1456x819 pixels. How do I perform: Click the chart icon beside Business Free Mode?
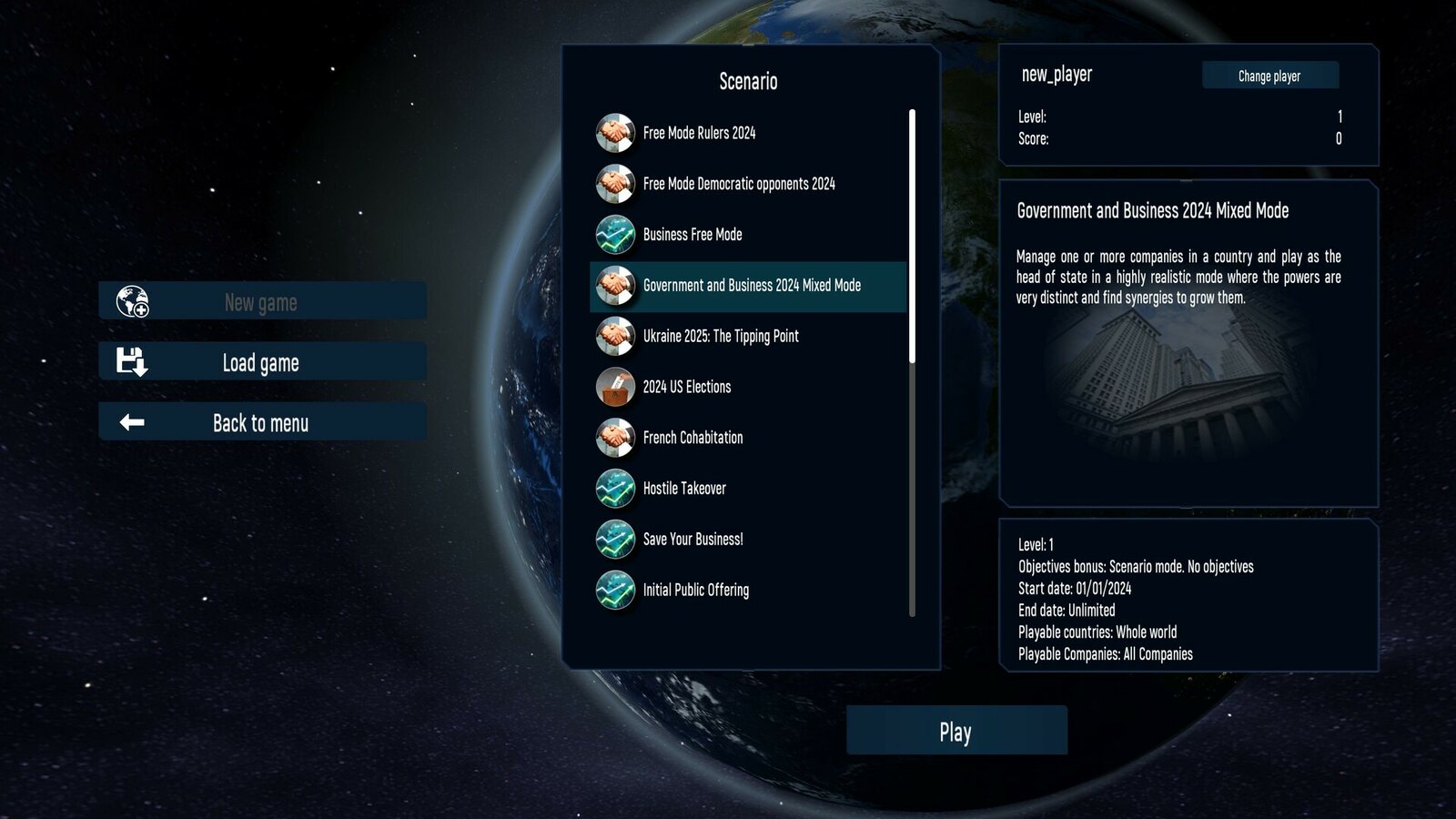pyautogui.click(x=617, y=234)
